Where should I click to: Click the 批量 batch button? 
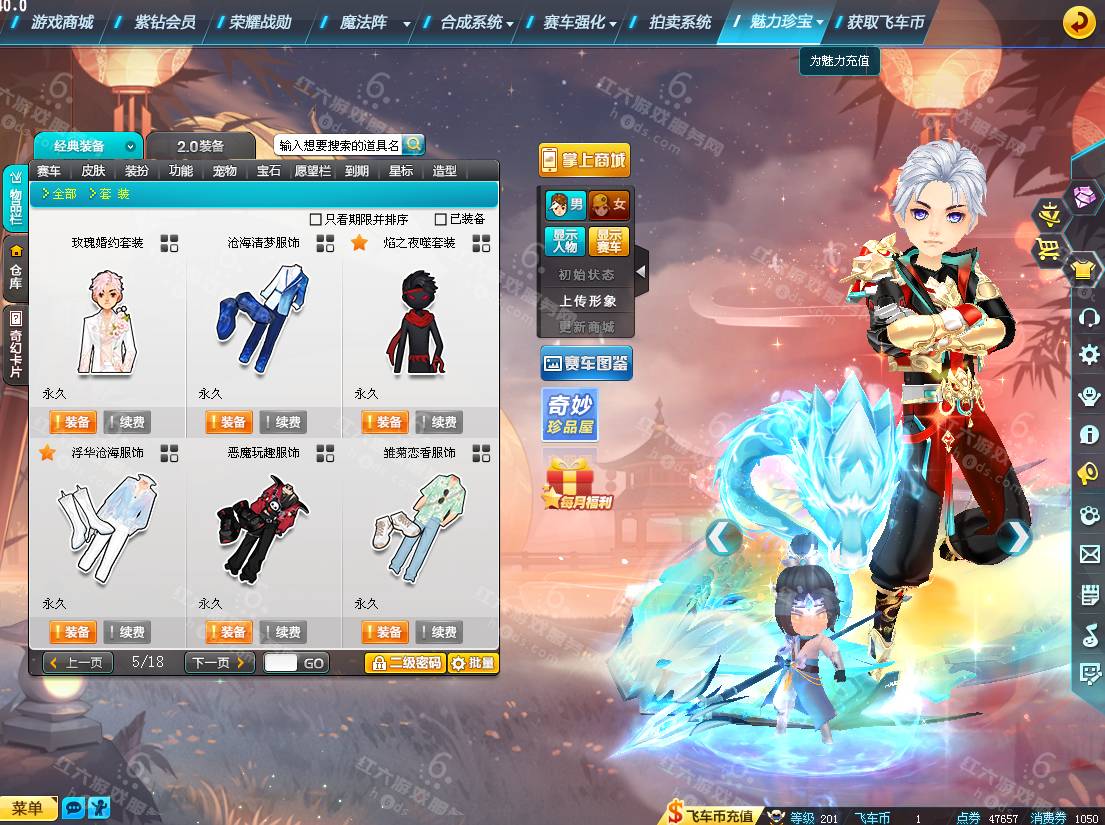(473, 663)
